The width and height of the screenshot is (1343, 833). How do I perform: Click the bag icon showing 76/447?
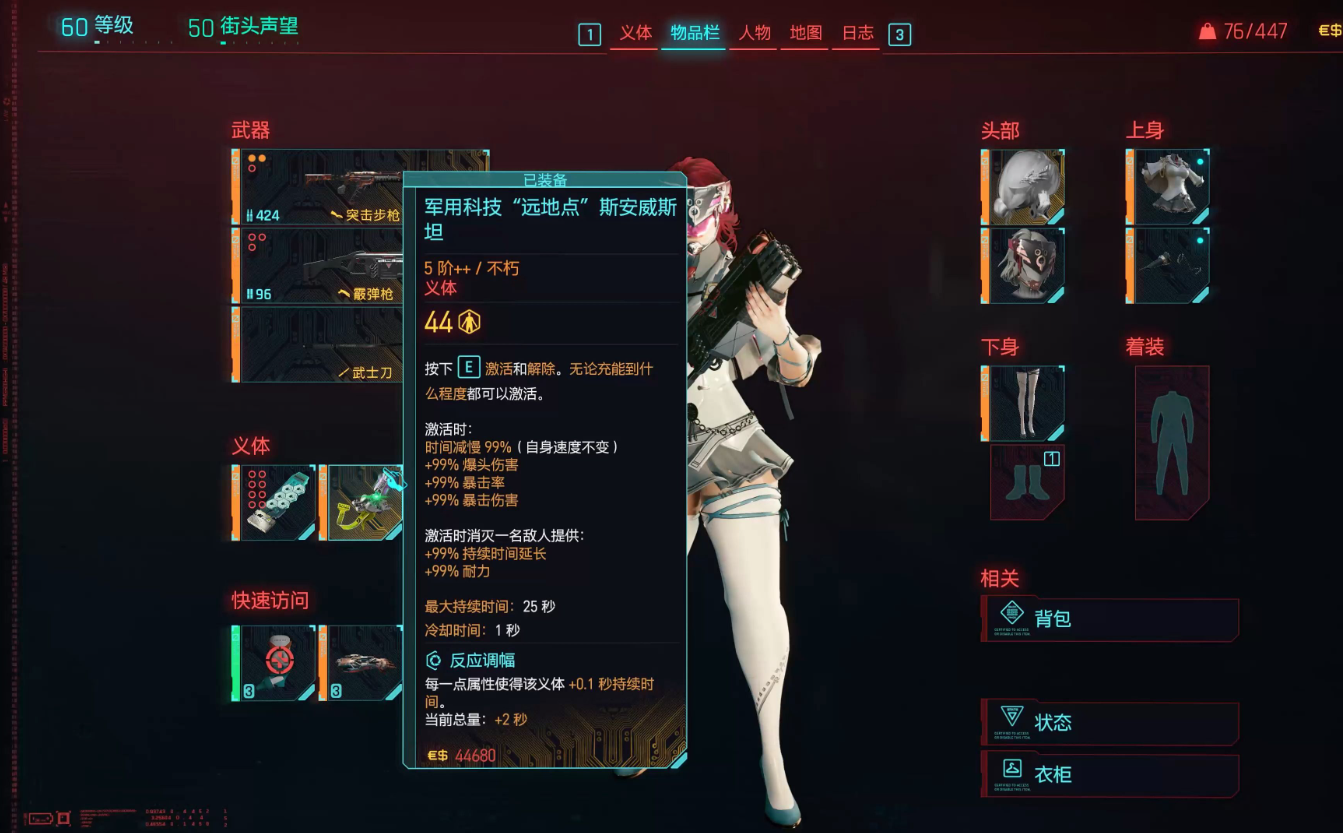point(1208,30)
